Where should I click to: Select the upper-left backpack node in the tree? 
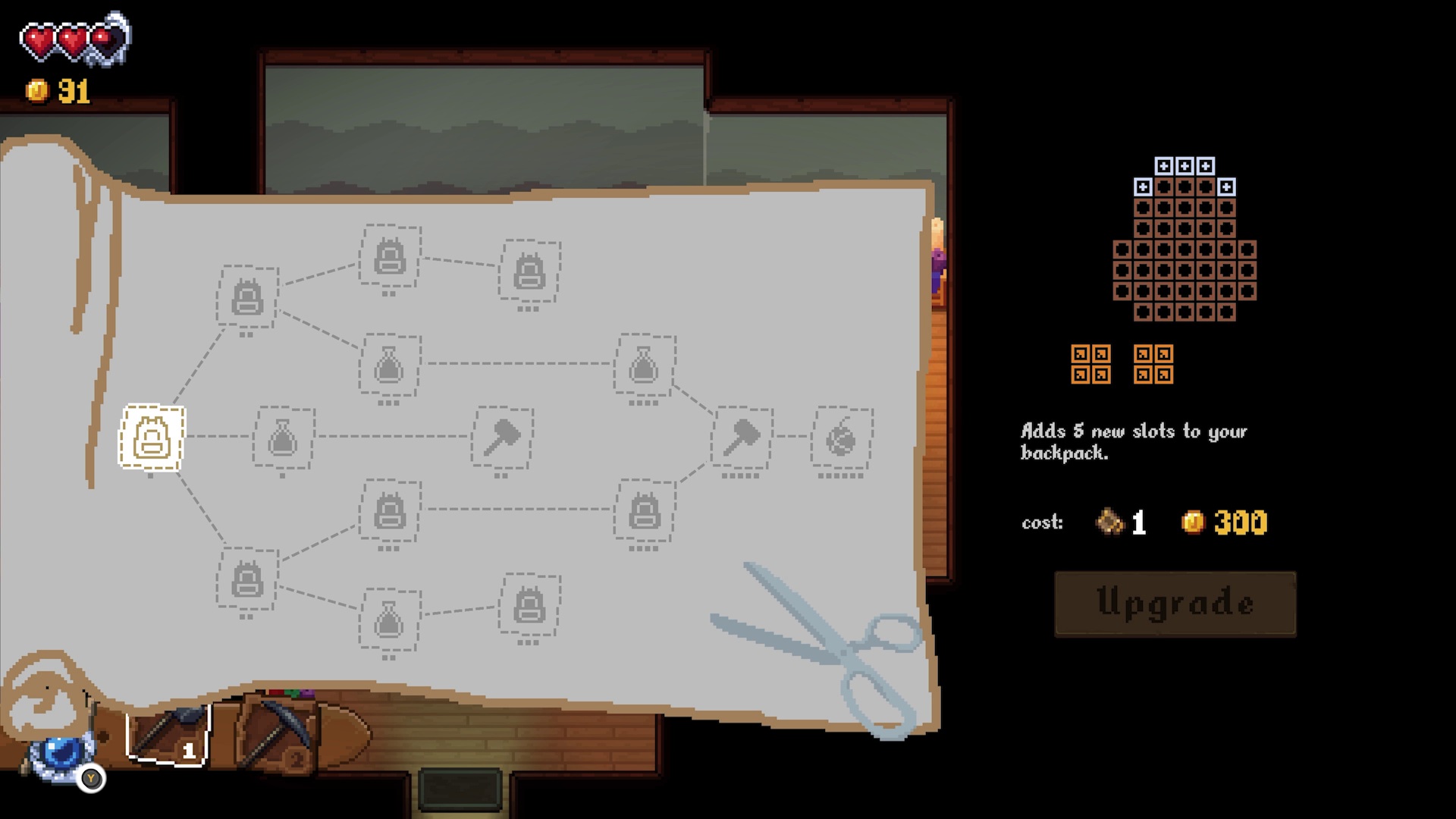245,297
